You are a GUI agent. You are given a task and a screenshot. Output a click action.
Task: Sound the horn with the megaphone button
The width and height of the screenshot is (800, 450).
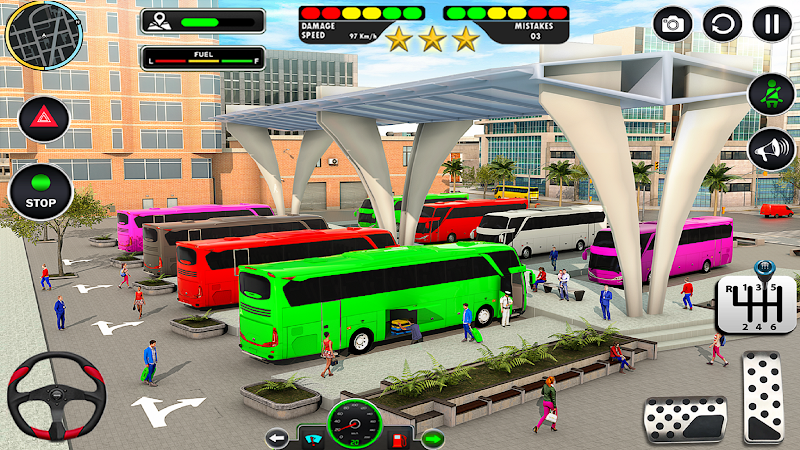pos(770,149)
